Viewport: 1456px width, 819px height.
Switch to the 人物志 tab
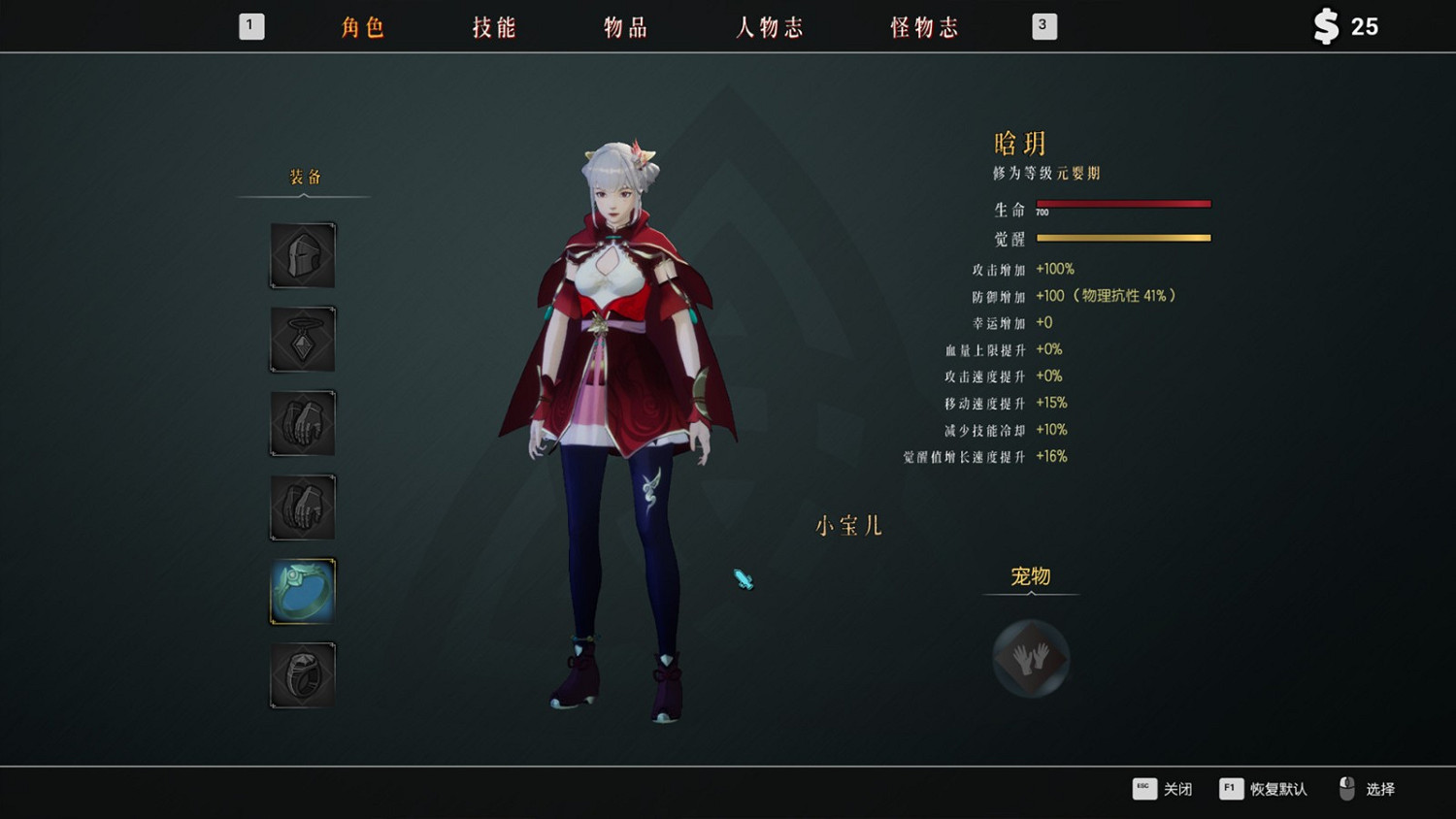coord(770,28)
